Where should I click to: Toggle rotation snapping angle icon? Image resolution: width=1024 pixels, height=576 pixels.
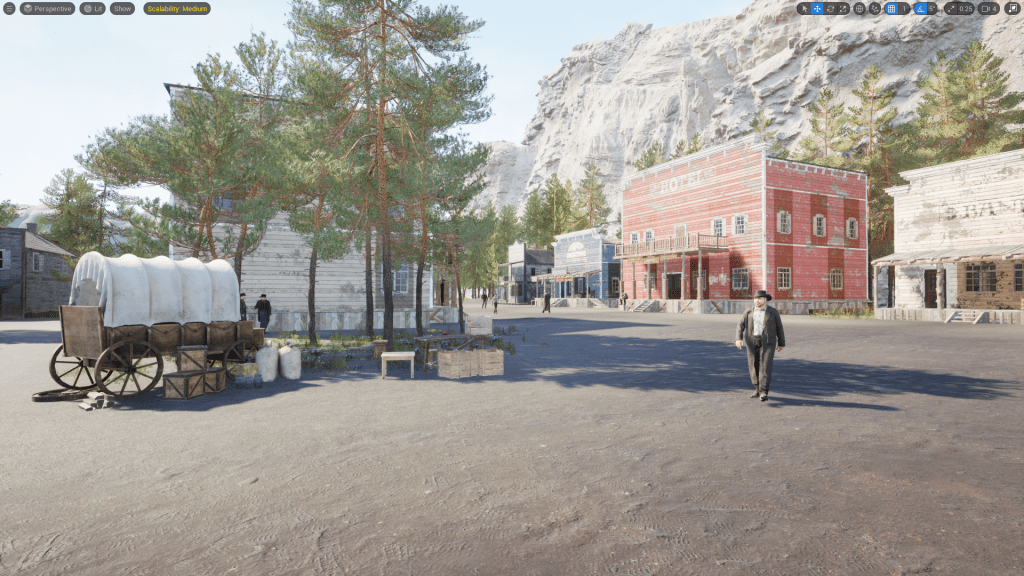(x=921, y=8)
